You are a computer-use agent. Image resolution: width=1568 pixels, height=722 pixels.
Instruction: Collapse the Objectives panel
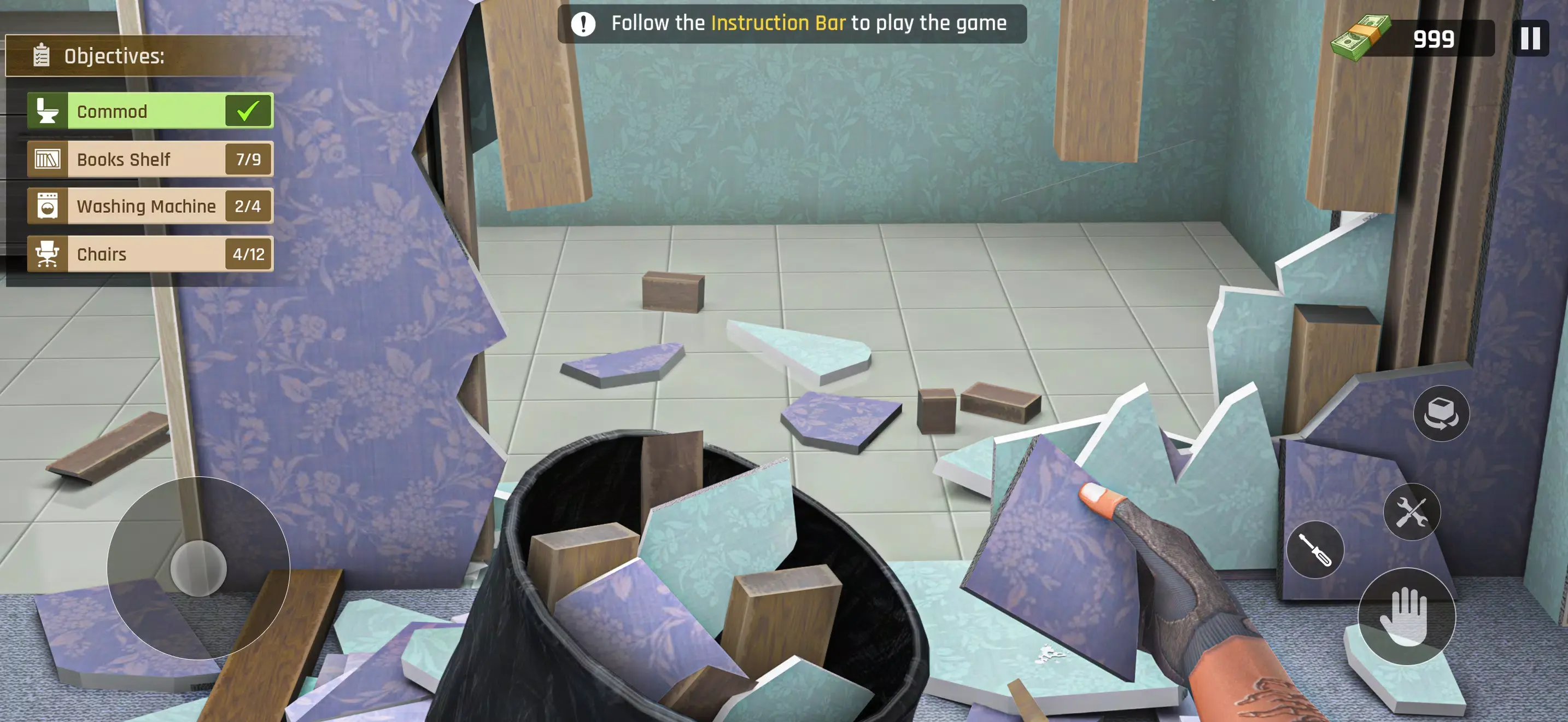click(113, 57)
